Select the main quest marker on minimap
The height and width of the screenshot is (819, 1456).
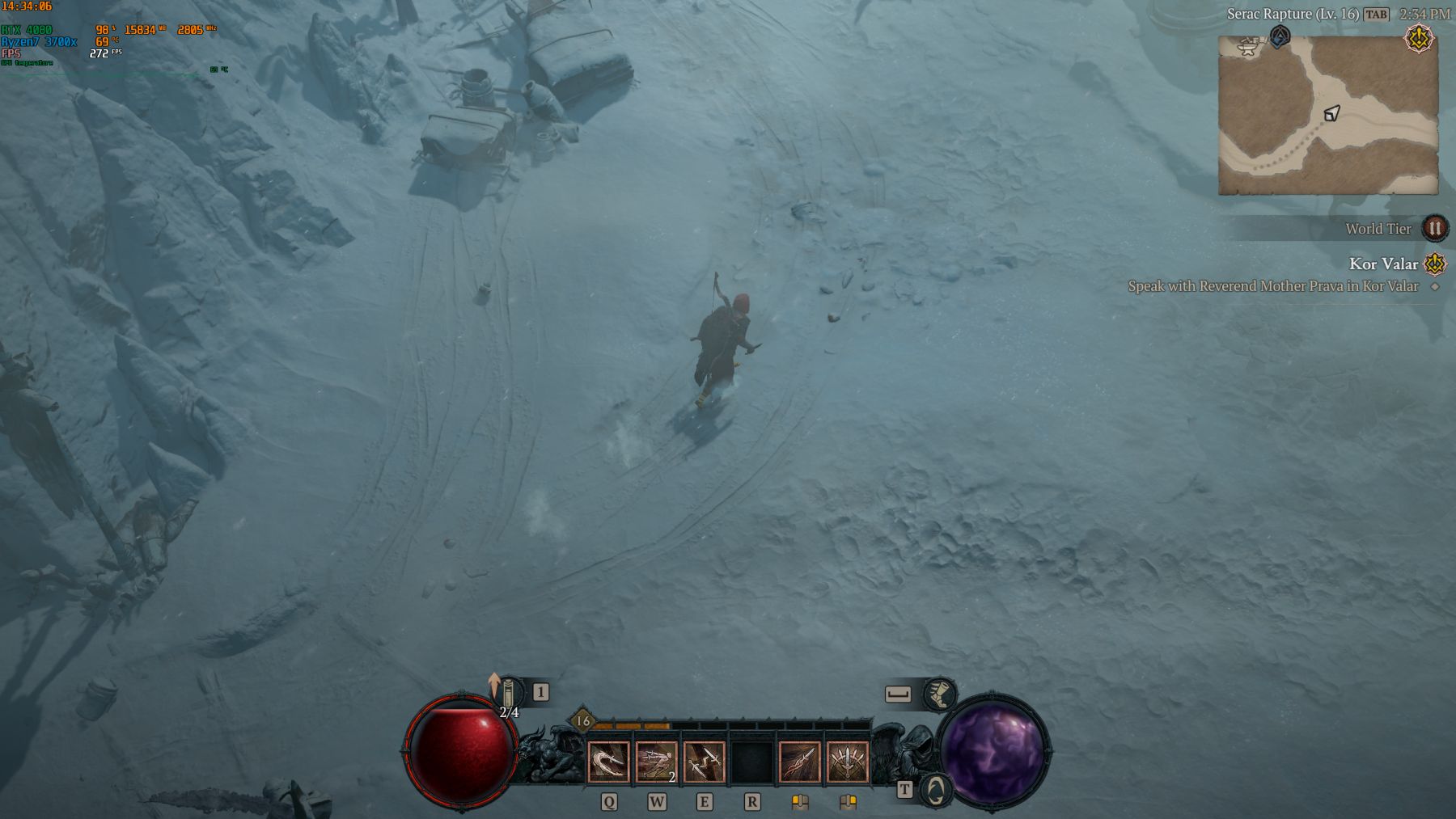pos(1418,39)
